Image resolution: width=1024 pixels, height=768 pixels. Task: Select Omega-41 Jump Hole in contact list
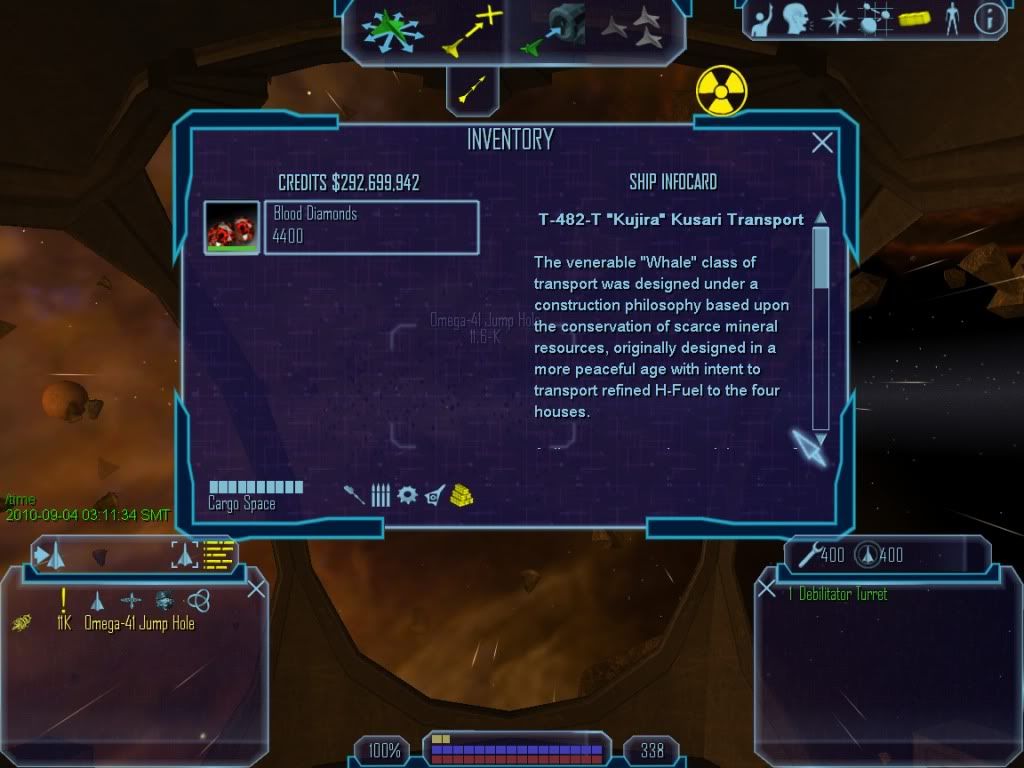pyautogui.click(x=139, y=624)
